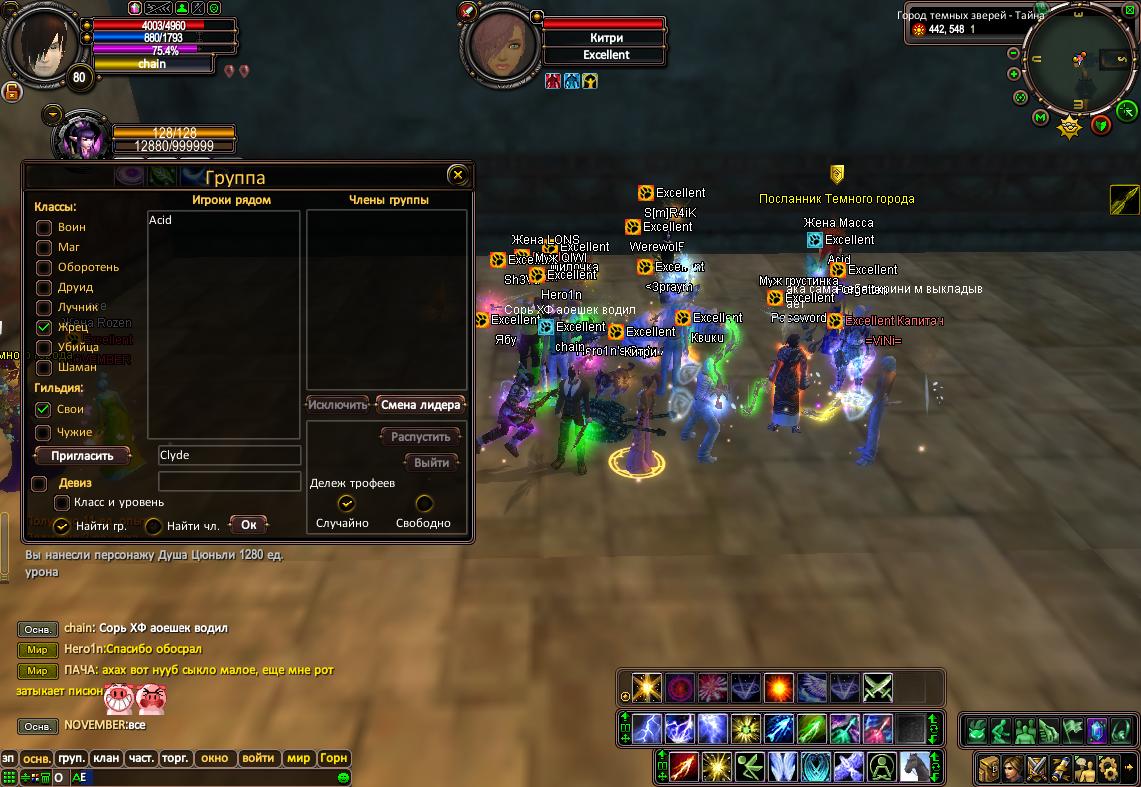Open the chat smiley emoticon picker
1141x787 pixels.
click(x=344, y=777)
